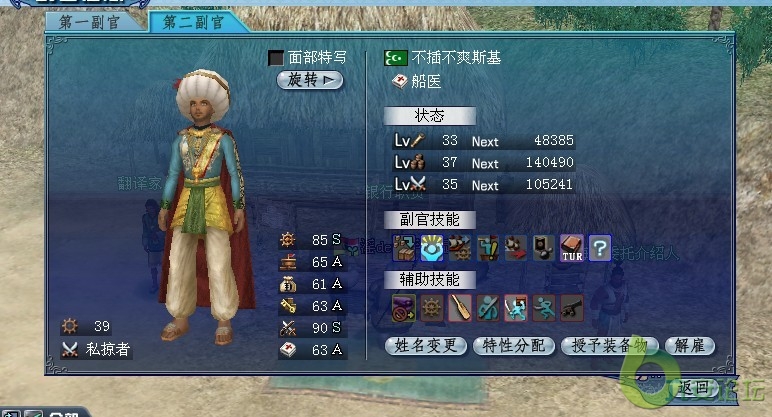
Task: Select the glowing blue figure skill icon
Action: pyautogui.click(x=431, y=248)
